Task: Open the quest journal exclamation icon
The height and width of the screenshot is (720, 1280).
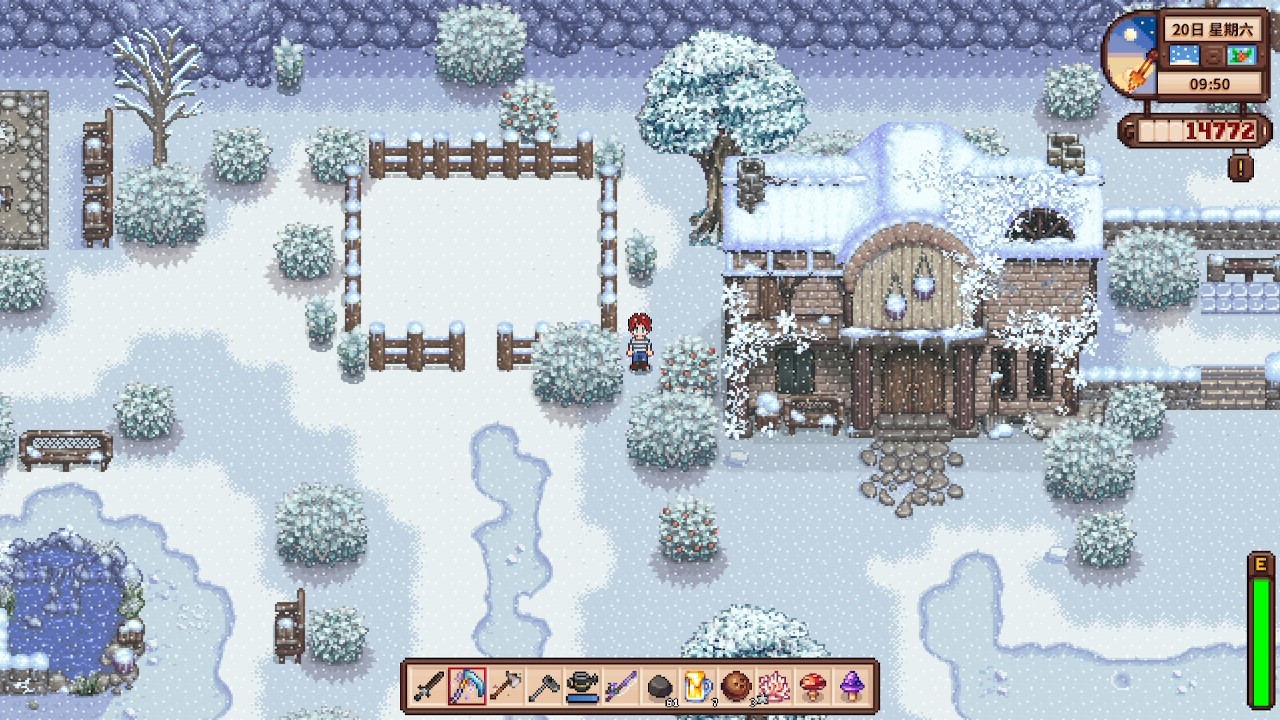Action: tap(1240, 166)
